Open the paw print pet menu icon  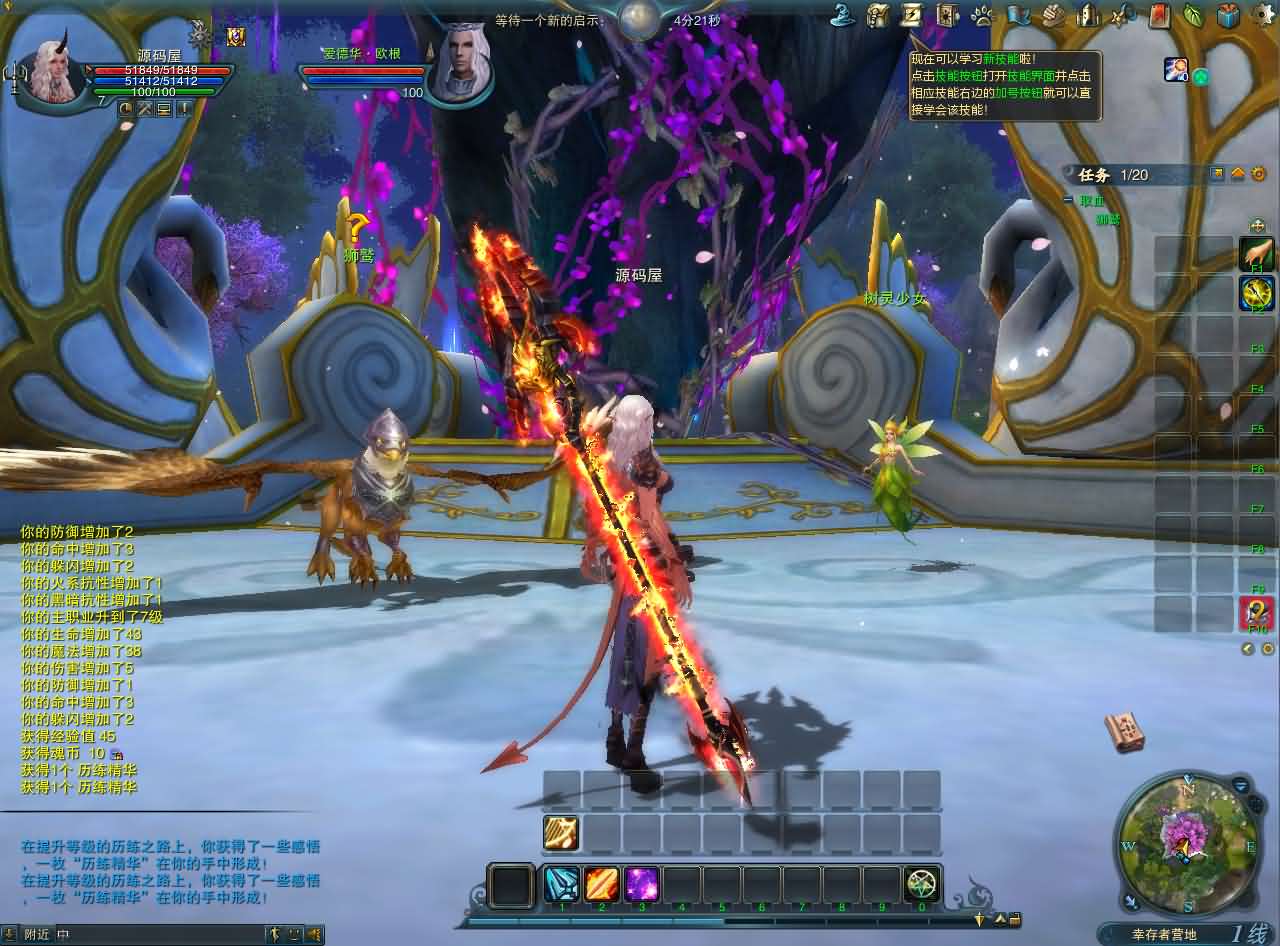click(982, 14)
